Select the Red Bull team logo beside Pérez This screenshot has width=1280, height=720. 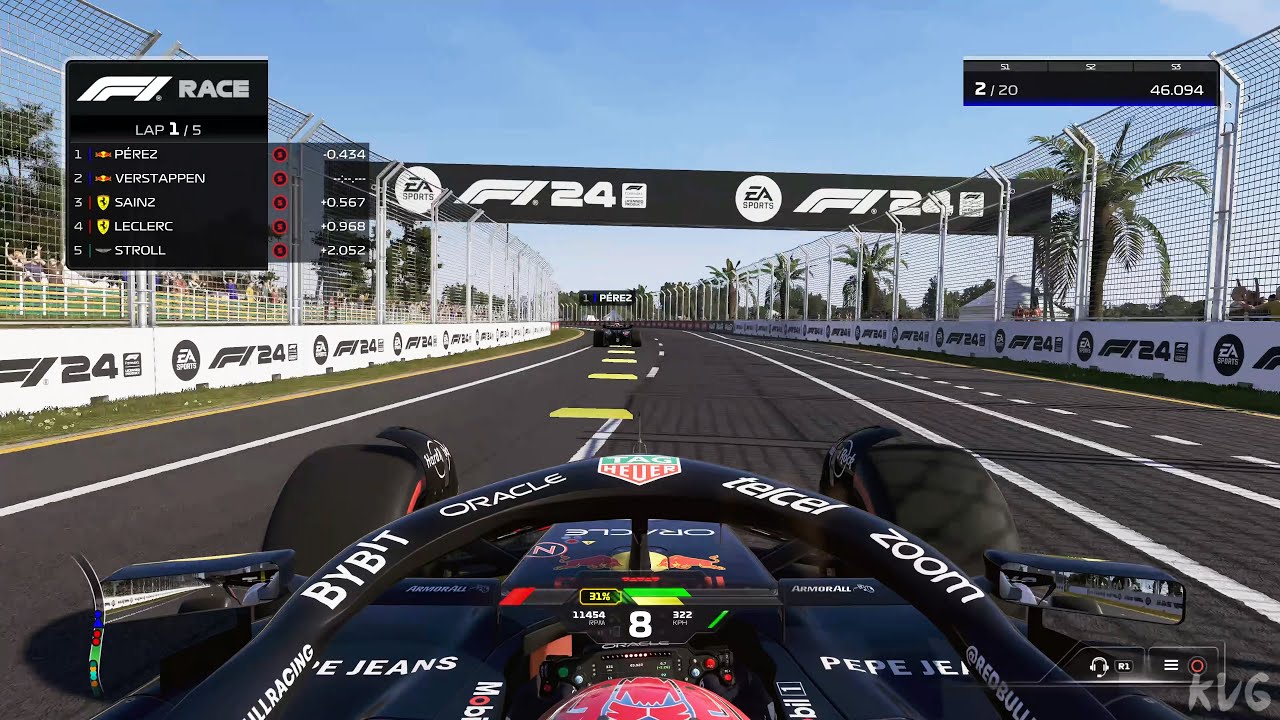(103, 154)
